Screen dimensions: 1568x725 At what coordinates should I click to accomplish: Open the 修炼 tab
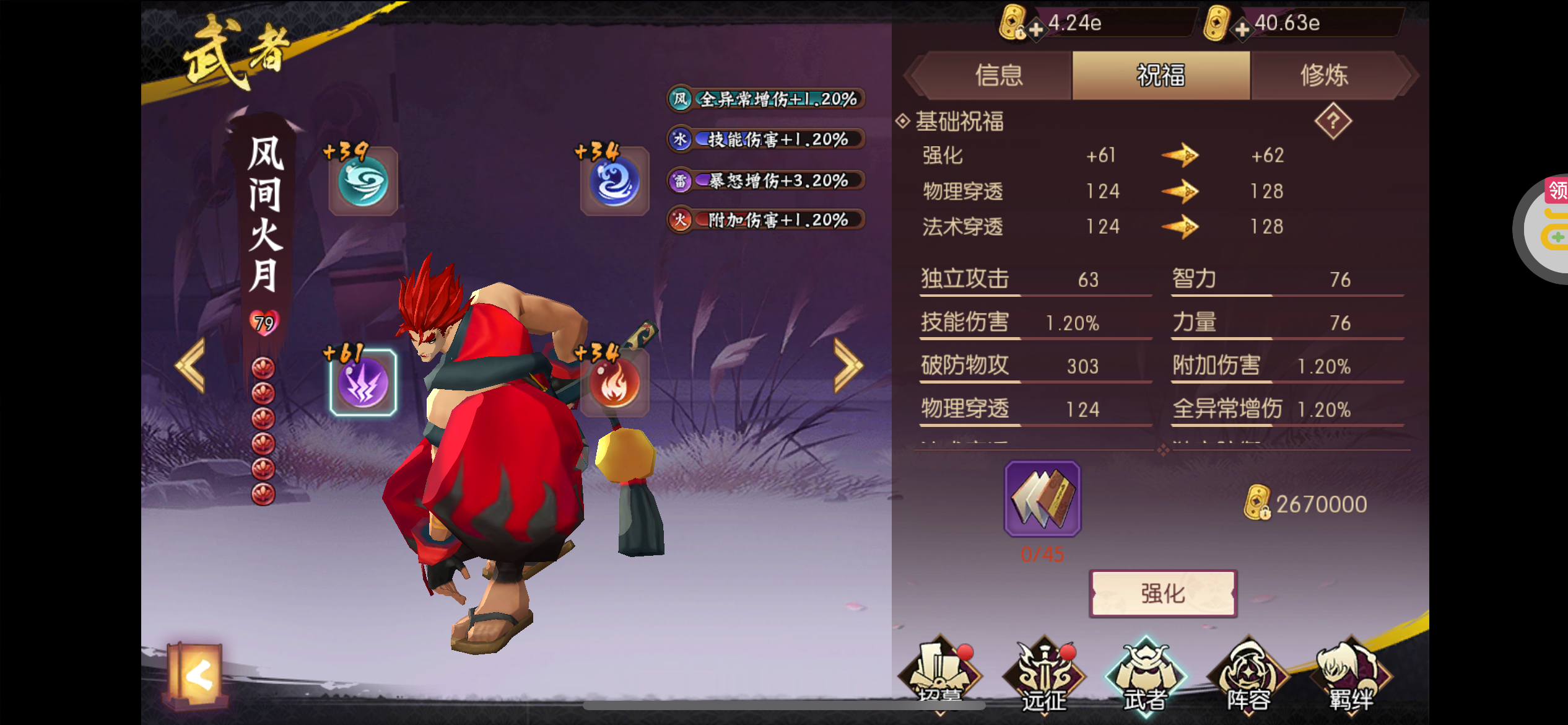[1324, 76]
